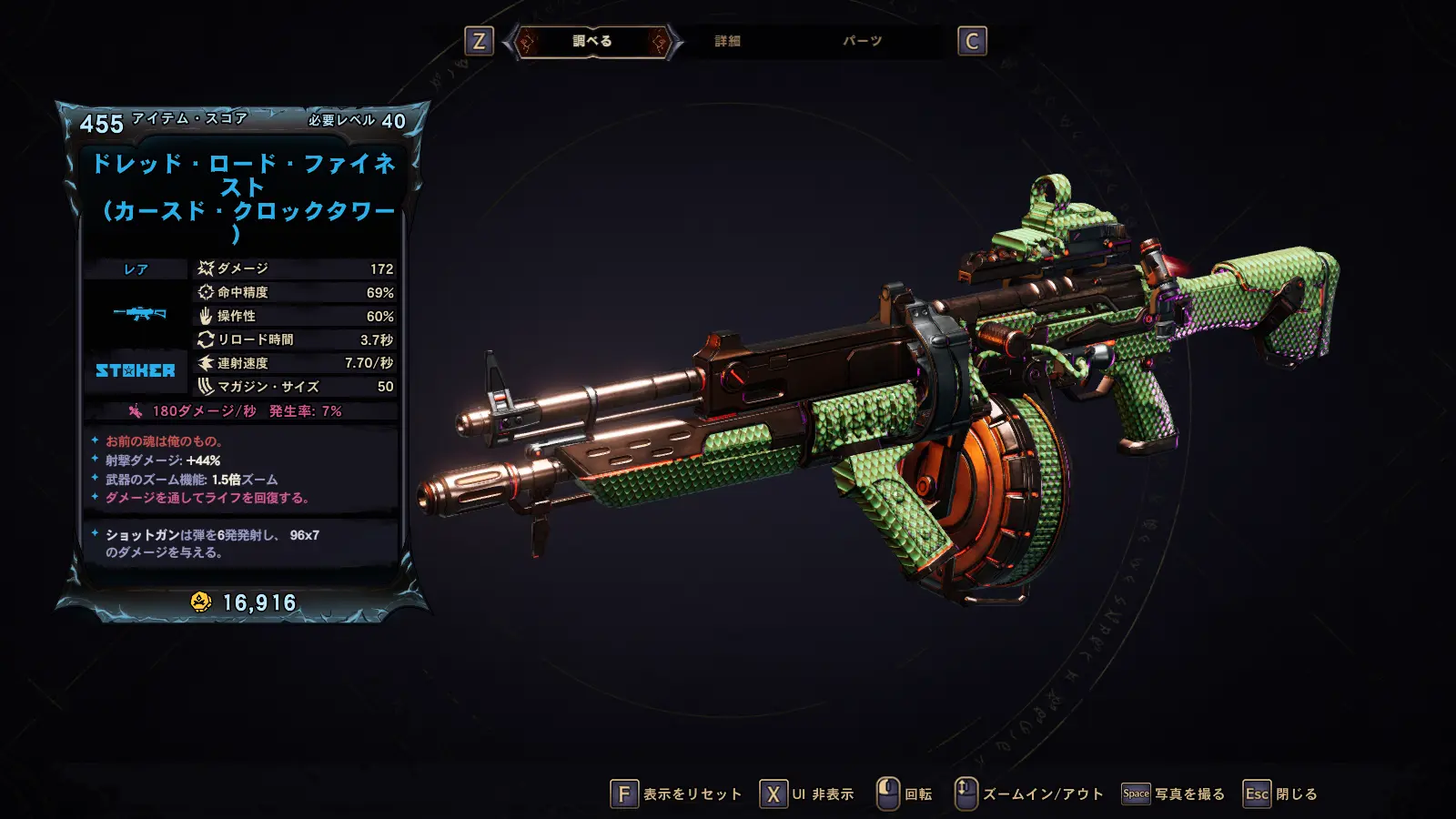Select the 調べる (Inspect) tab
Viewport: 1456px width, 819px height.
[x=592, y=41]
